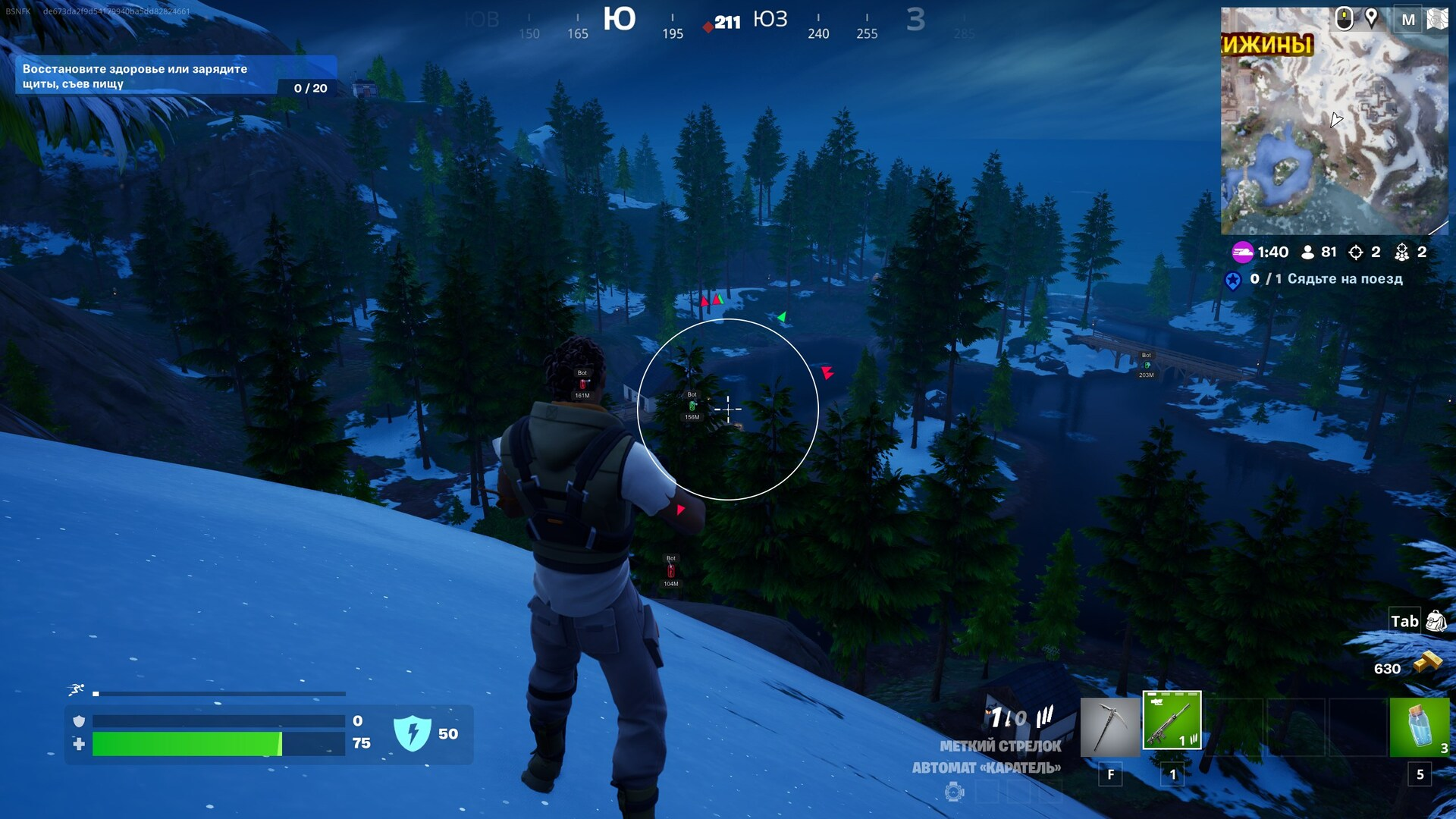Select the pickaxe hotbar slot
The height and width of the screenshot is (819, 1456).
(x=1109, y=727)
